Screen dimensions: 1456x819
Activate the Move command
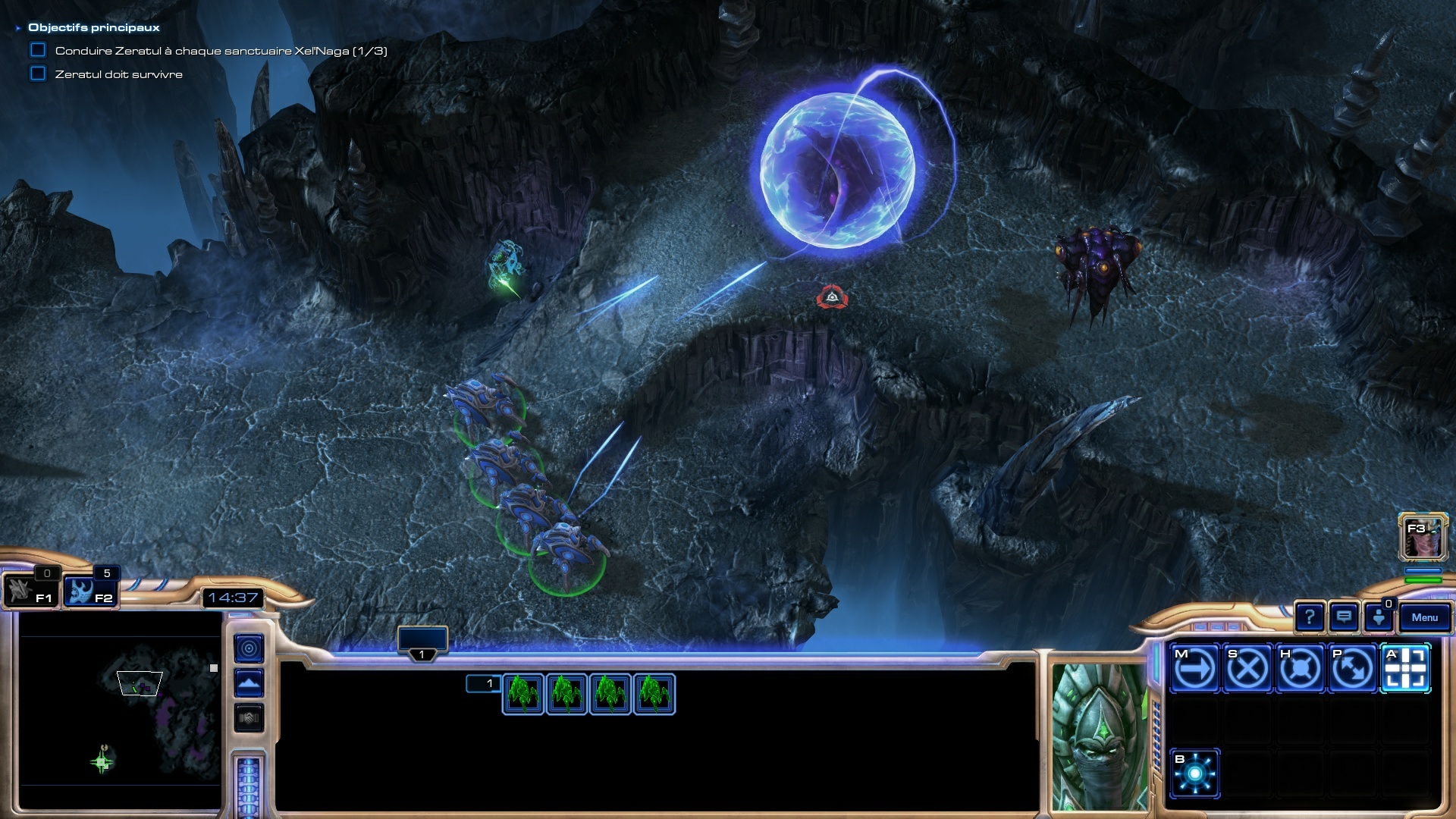coord(1194,669)
